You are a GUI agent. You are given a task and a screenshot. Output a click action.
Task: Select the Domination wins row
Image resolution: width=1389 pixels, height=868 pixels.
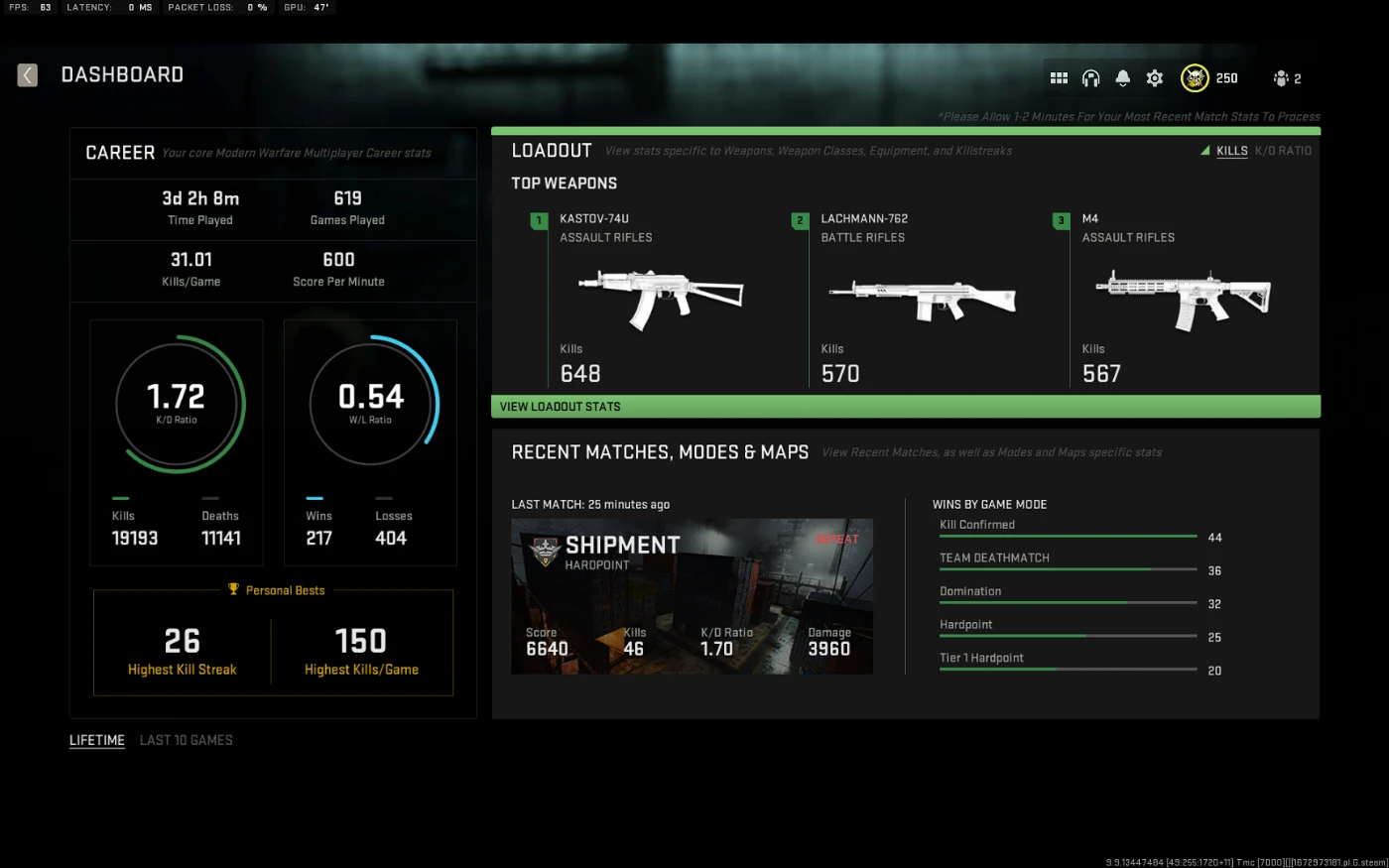click(x=1068, y=594)
